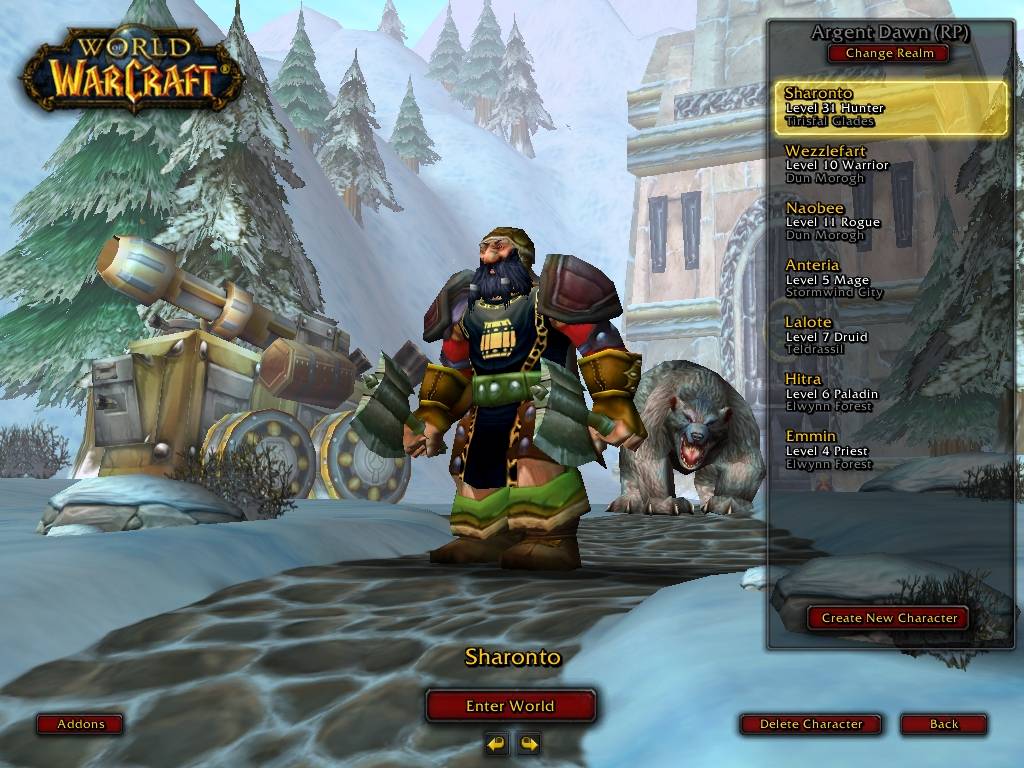
Task: Rotate character with the left arrow button
Action: 496,743
